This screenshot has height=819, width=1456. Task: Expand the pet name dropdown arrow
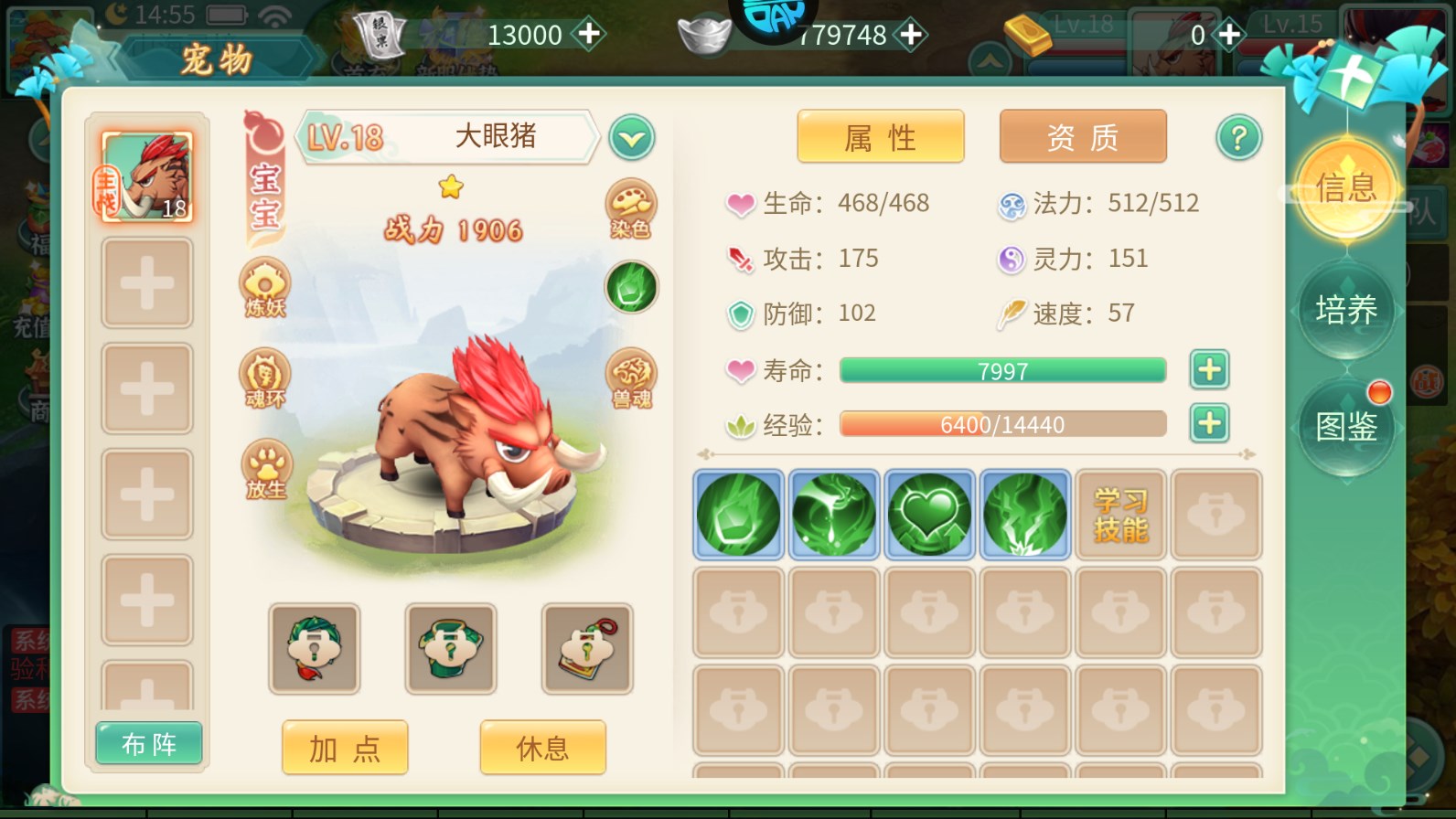tap(631, 139)
